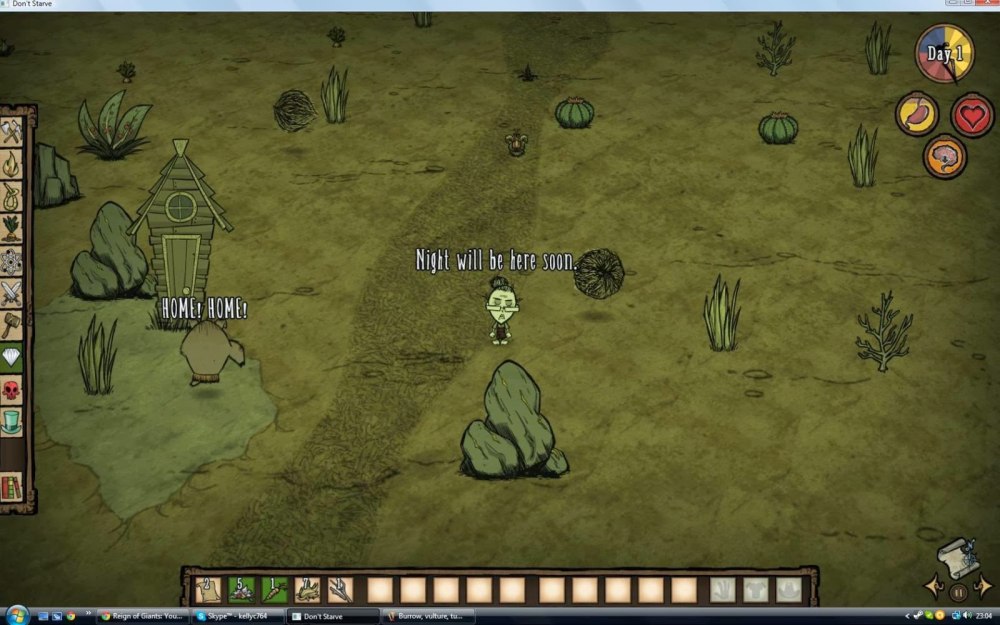The height and width of the screenshot is (625, 1000).
Task: Open the Structures tab with hammer icon
Action: (12, 325)
